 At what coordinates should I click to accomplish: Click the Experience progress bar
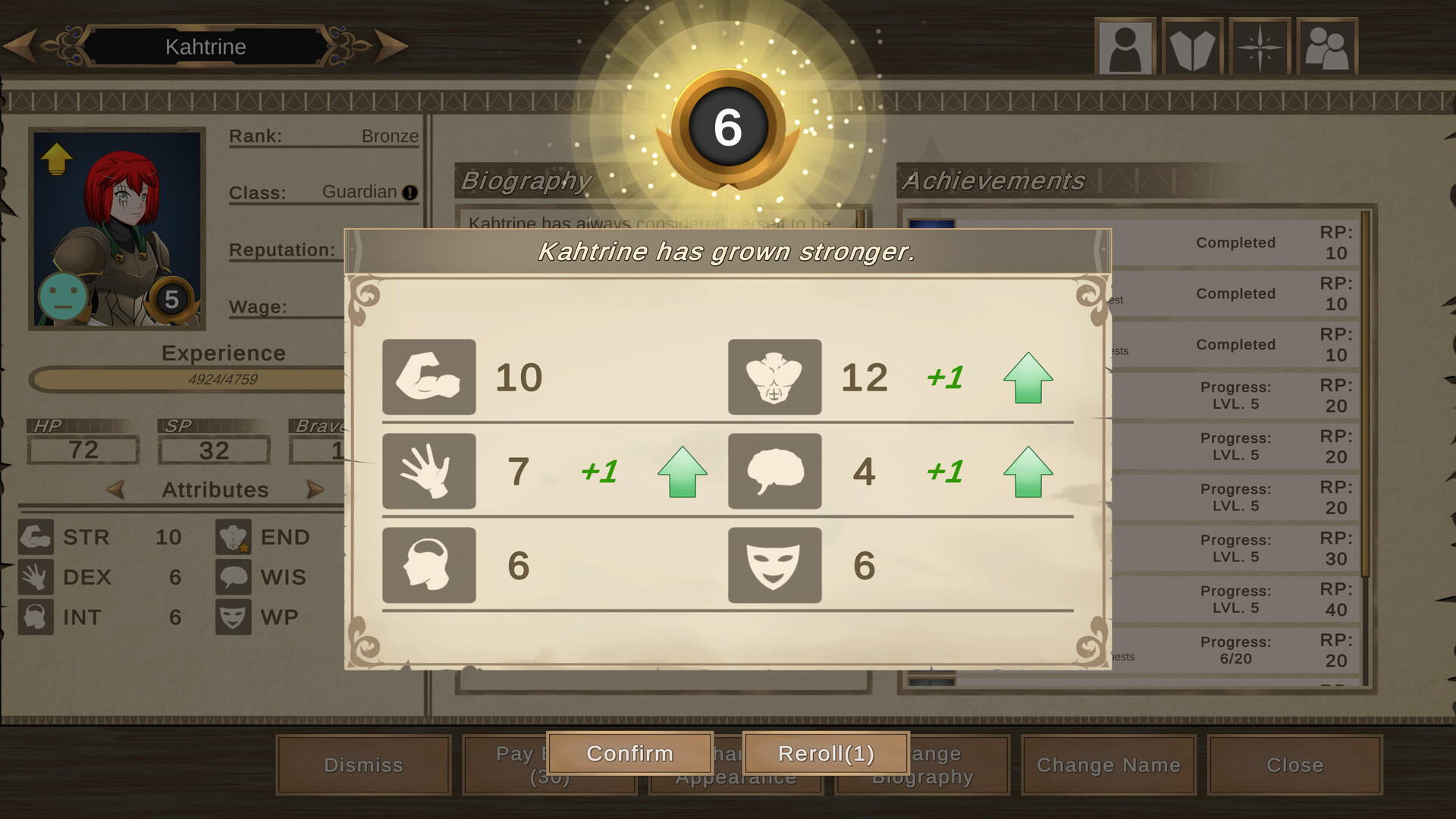188,378
